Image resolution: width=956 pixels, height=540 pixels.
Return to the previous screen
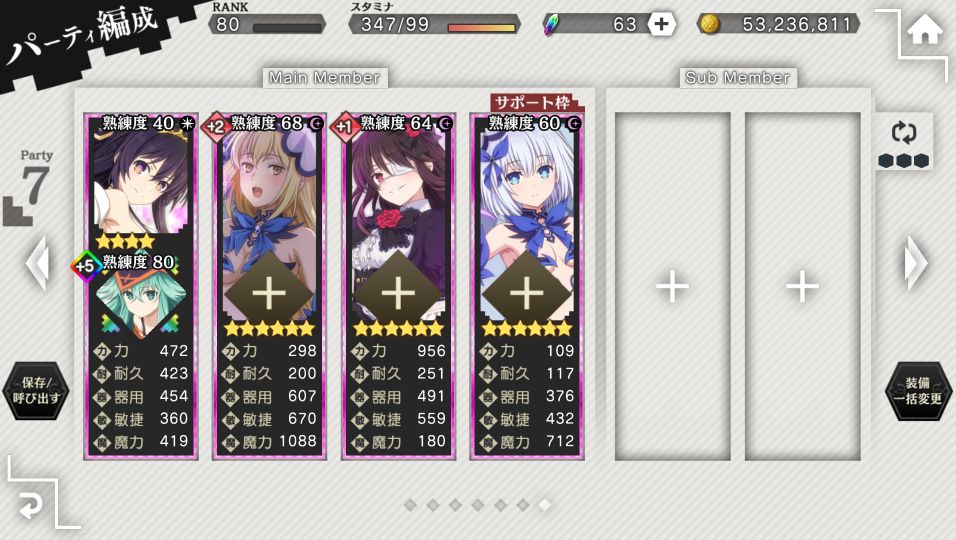coord(32,507)
